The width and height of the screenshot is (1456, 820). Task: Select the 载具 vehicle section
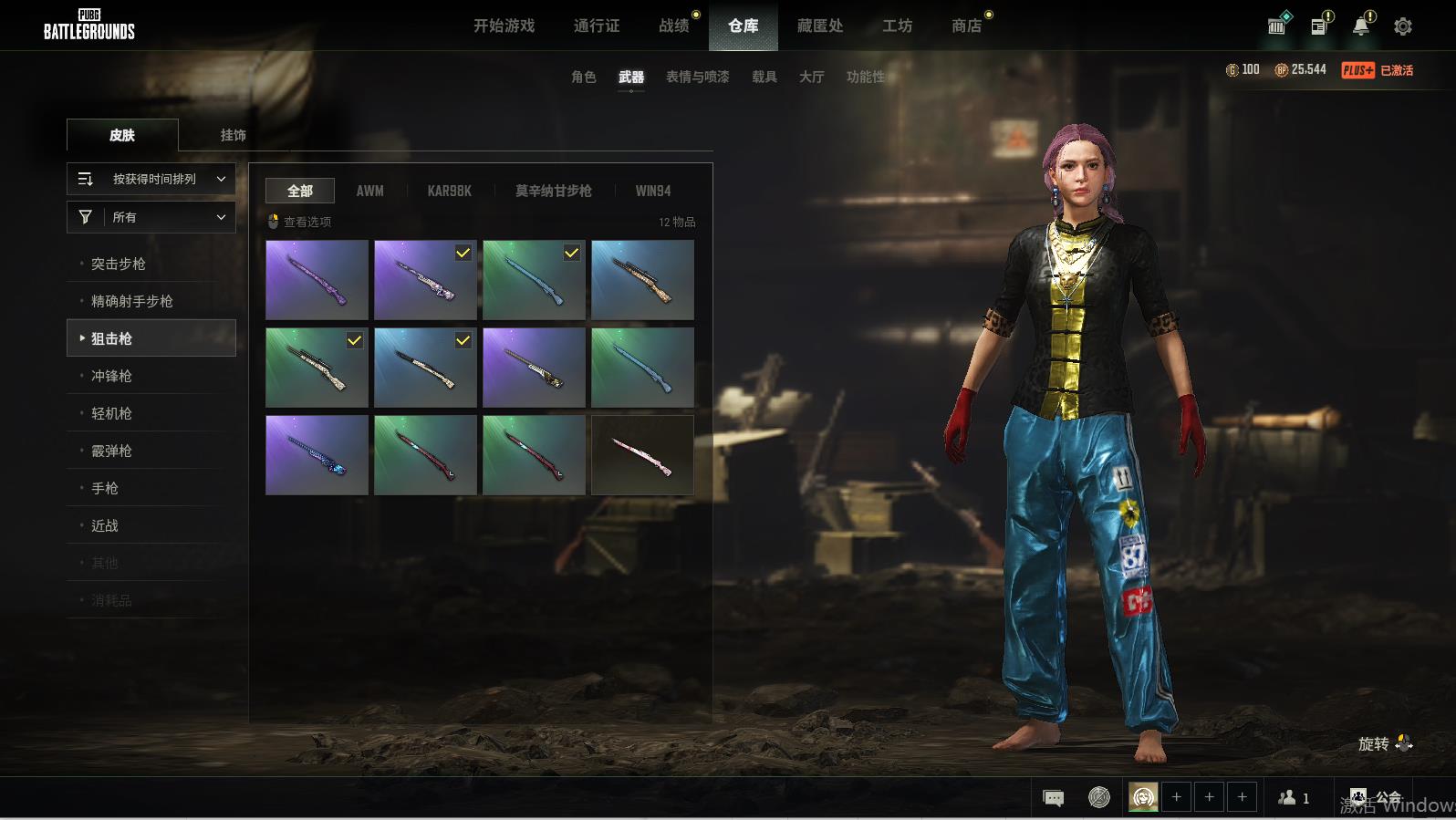tap(764, 77)
